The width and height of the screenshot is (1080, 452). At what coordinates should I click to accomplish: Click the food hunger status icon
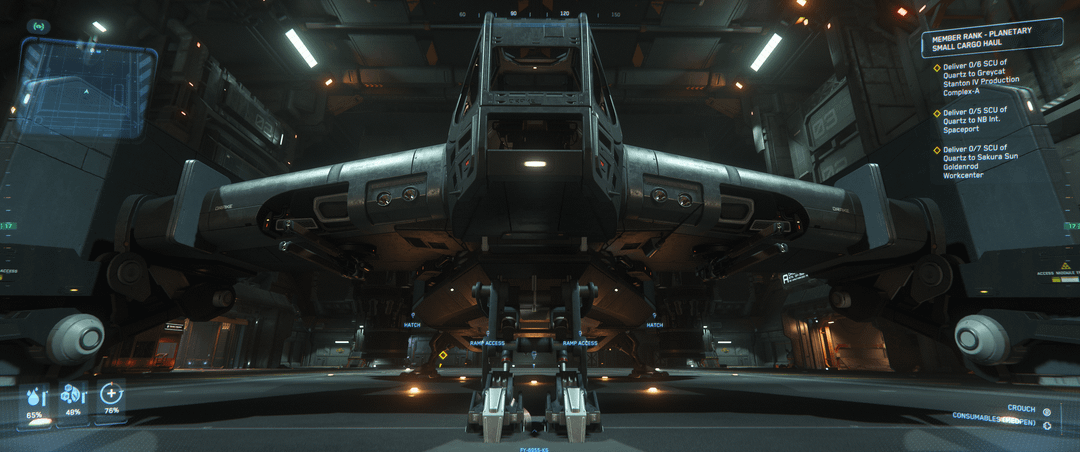click(72, 395)
